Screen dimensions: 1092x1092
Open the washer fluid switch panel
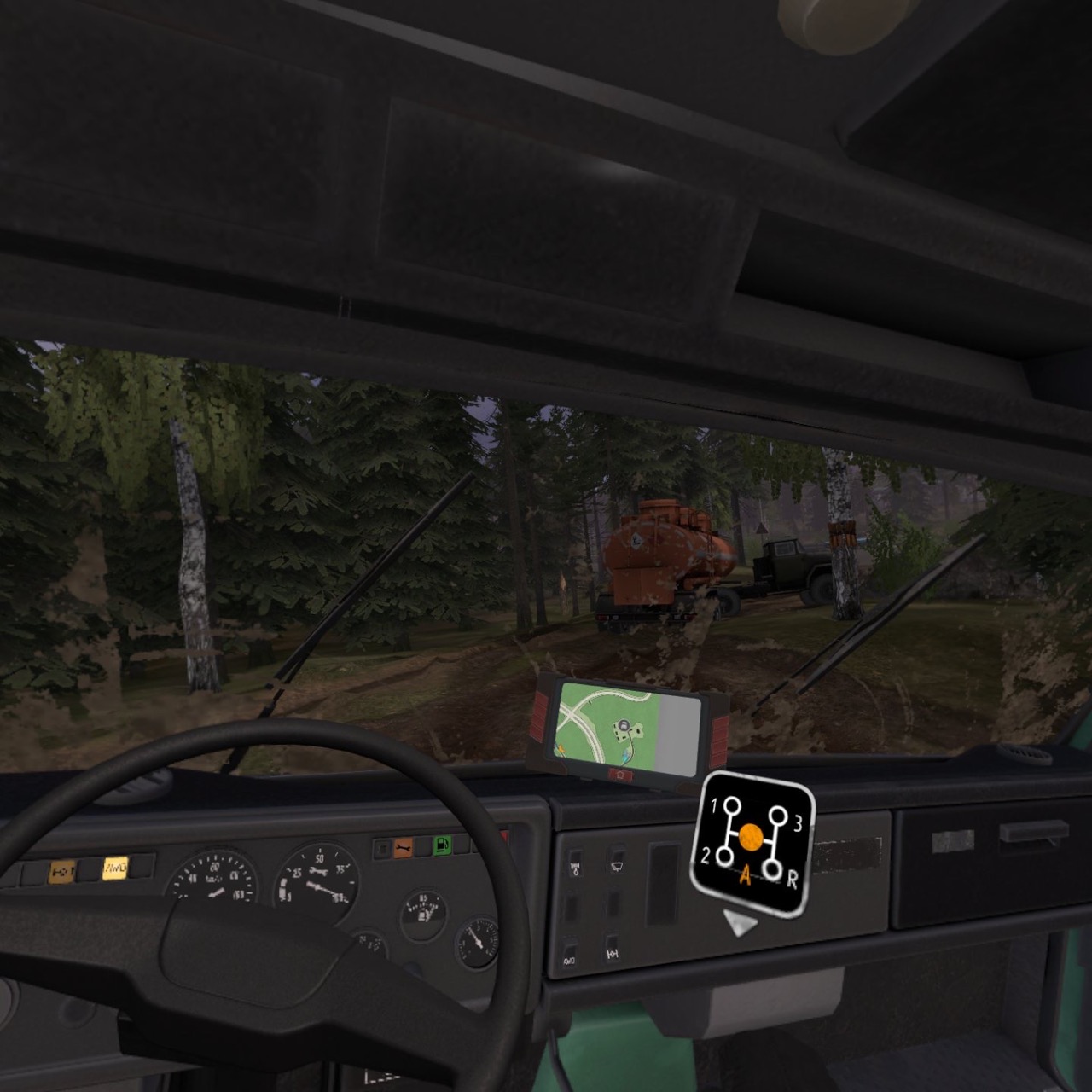click(x=576, y=865)
